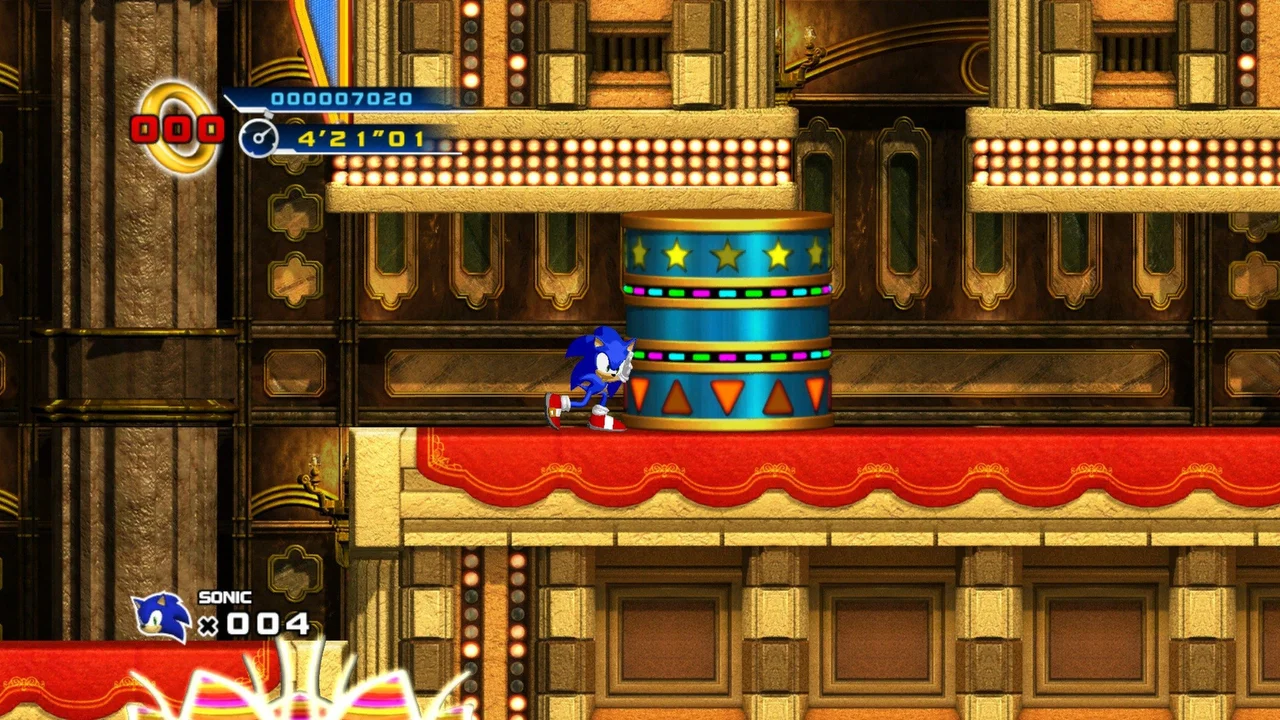Click a yellow star on the blue drum
The image size is (1280, 720).
725,255
